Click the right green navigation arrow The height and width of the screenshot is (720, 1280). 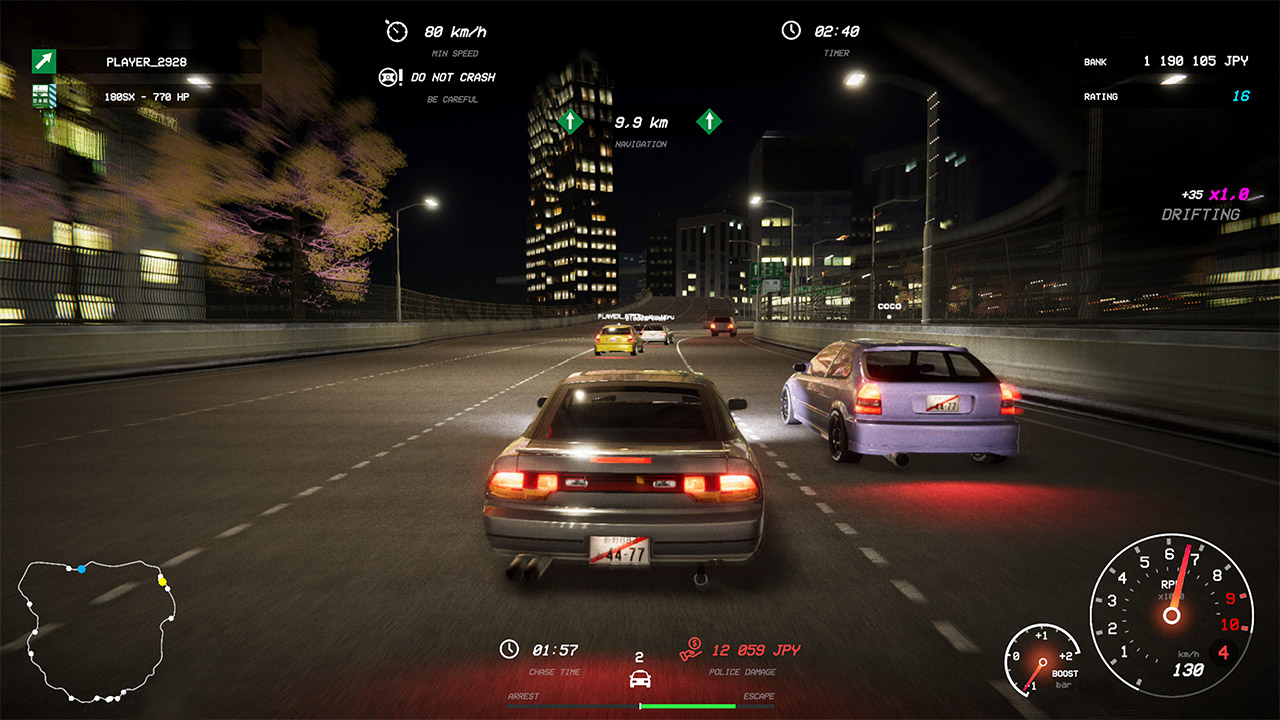(x=707, y=119)
